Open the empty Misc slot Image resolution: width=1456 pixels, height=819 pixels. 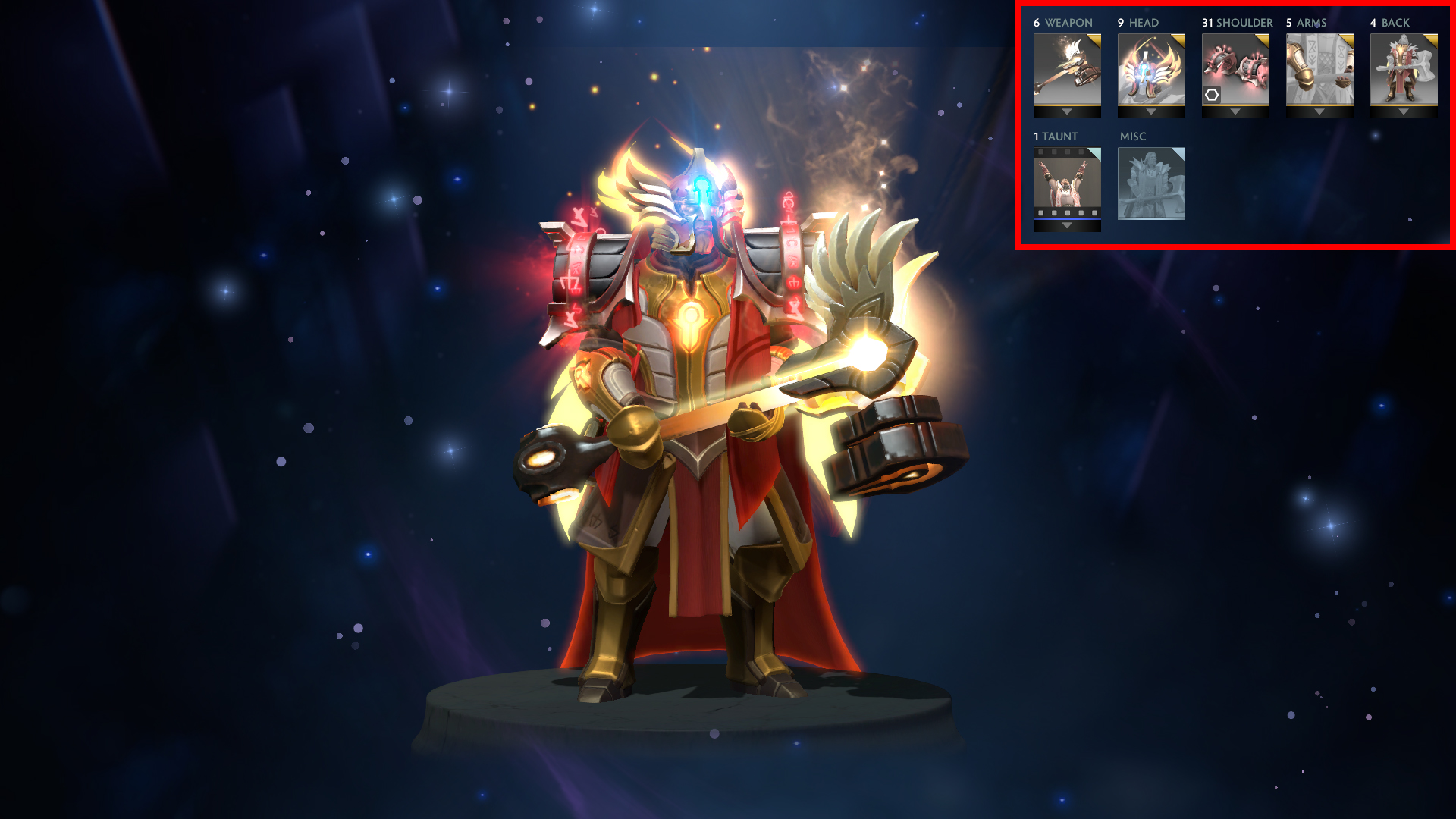pyautogui.click(x=1151, y=184)
